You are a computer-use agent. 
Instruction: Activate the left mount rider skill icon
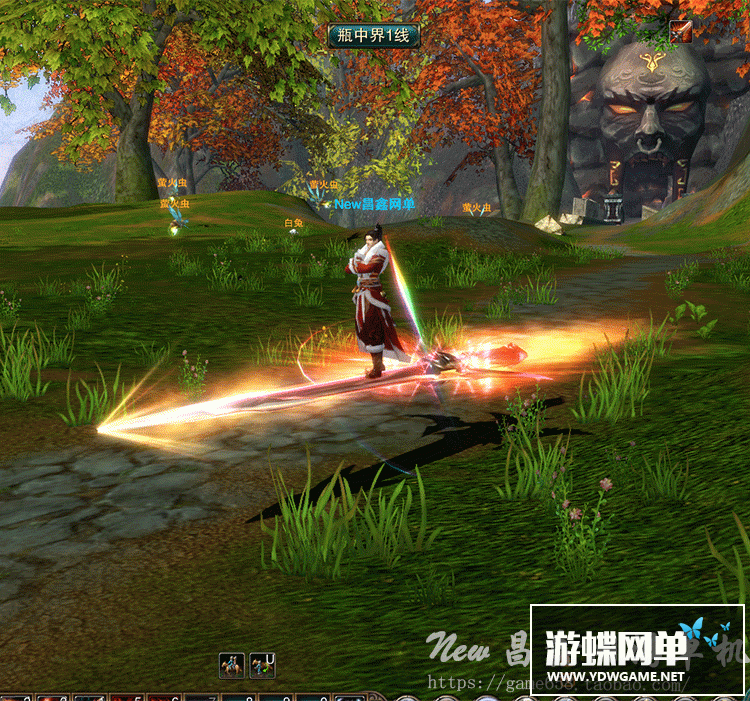pyautogui.click(x=232, y=664)
